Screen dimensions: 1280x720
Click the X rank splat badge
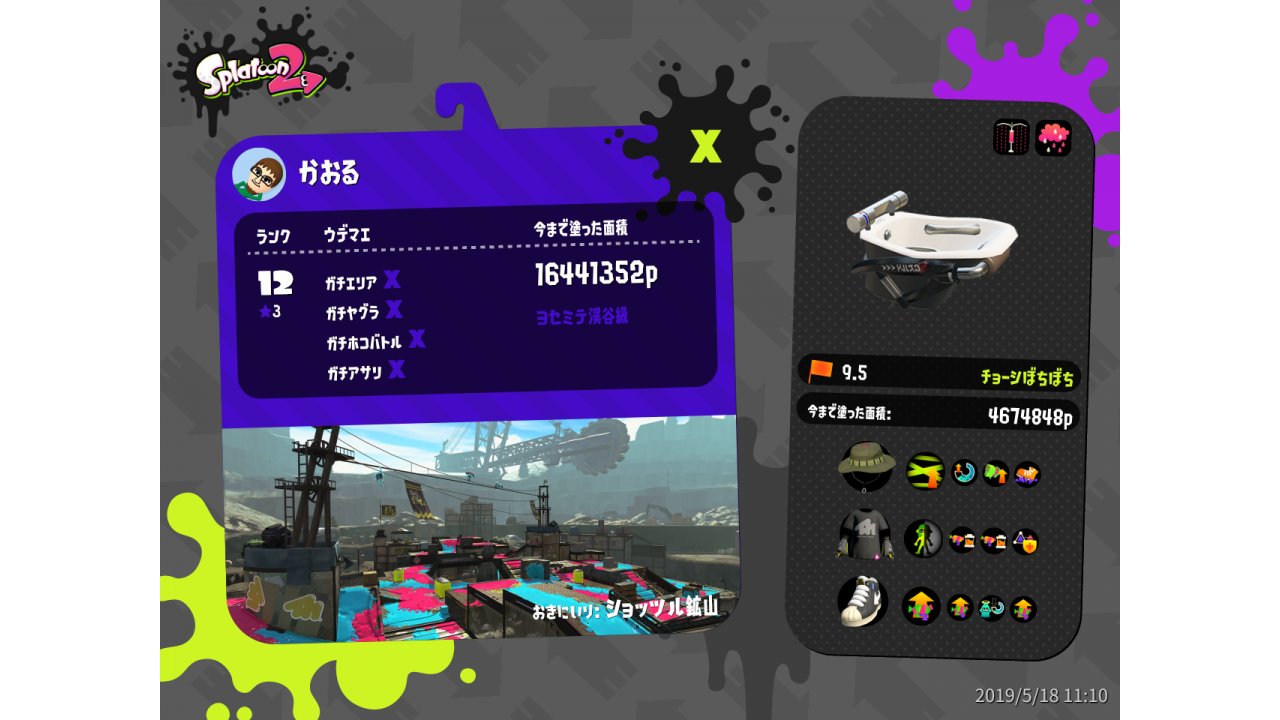click(706, 147)
